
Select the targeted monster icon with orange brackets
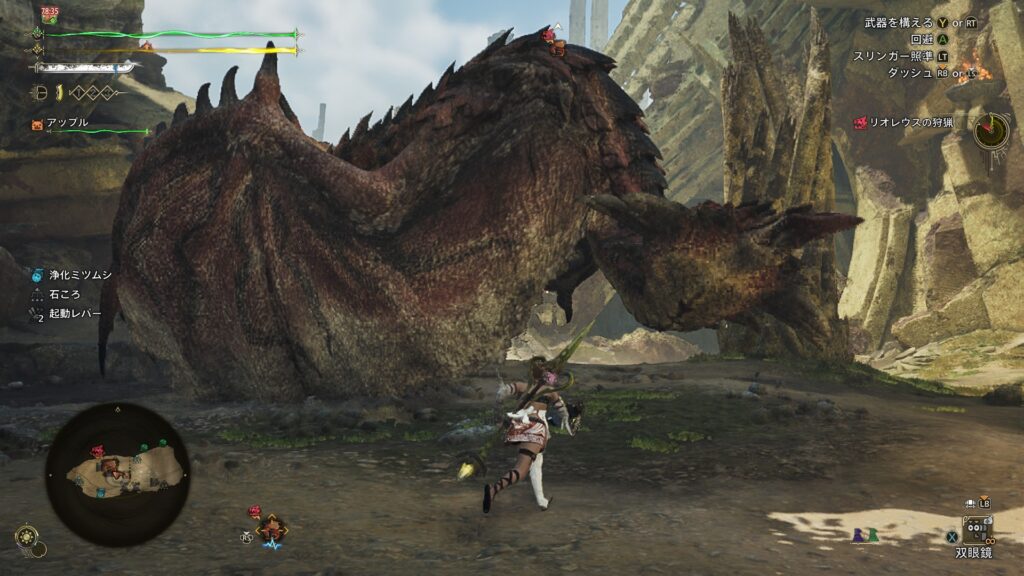(x=271, y=528)
